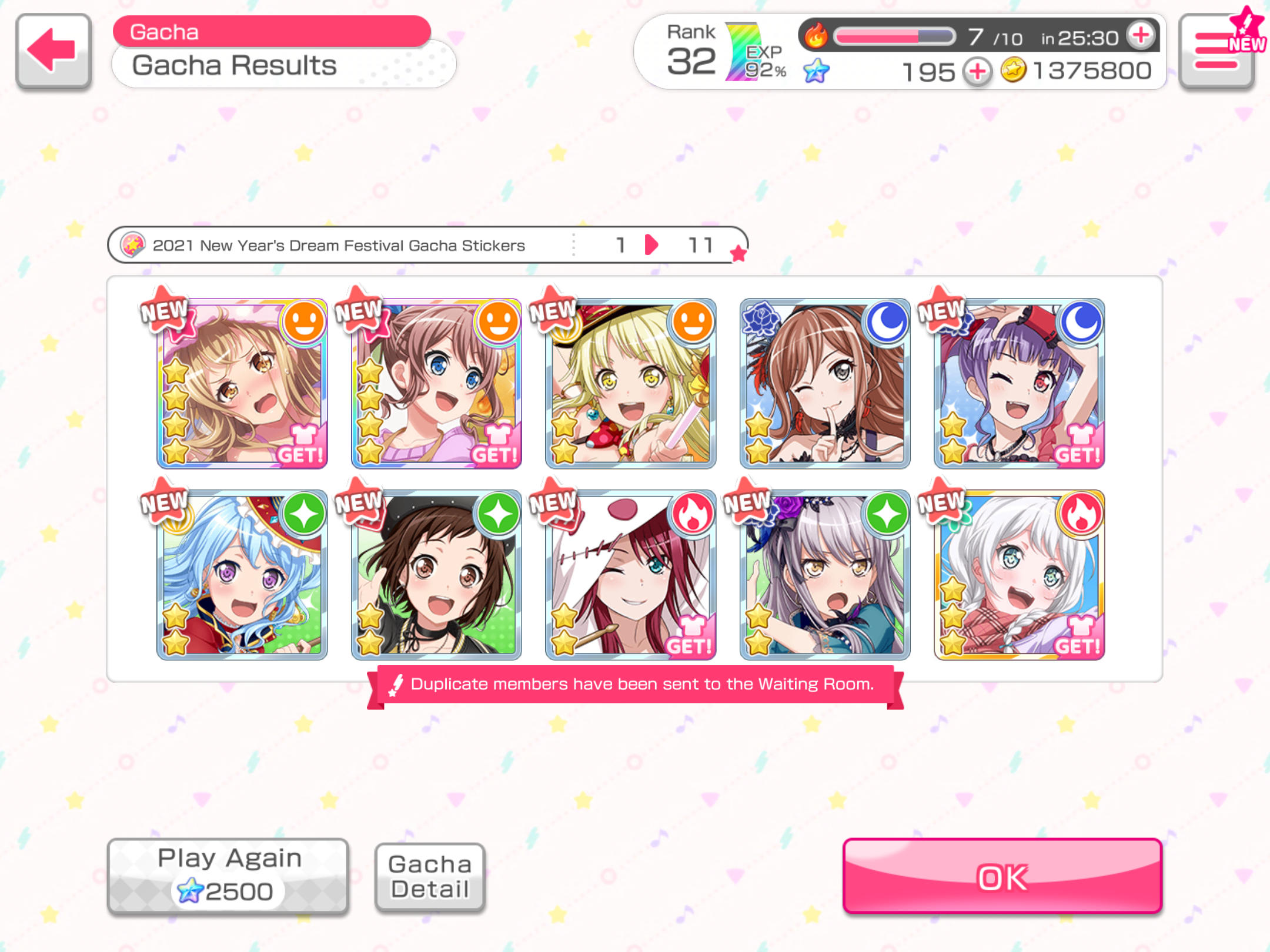Screen dimensions: 1270x952
Task: Select the brown-haired blue-eyed four-star card
Action: pos(436,384)
